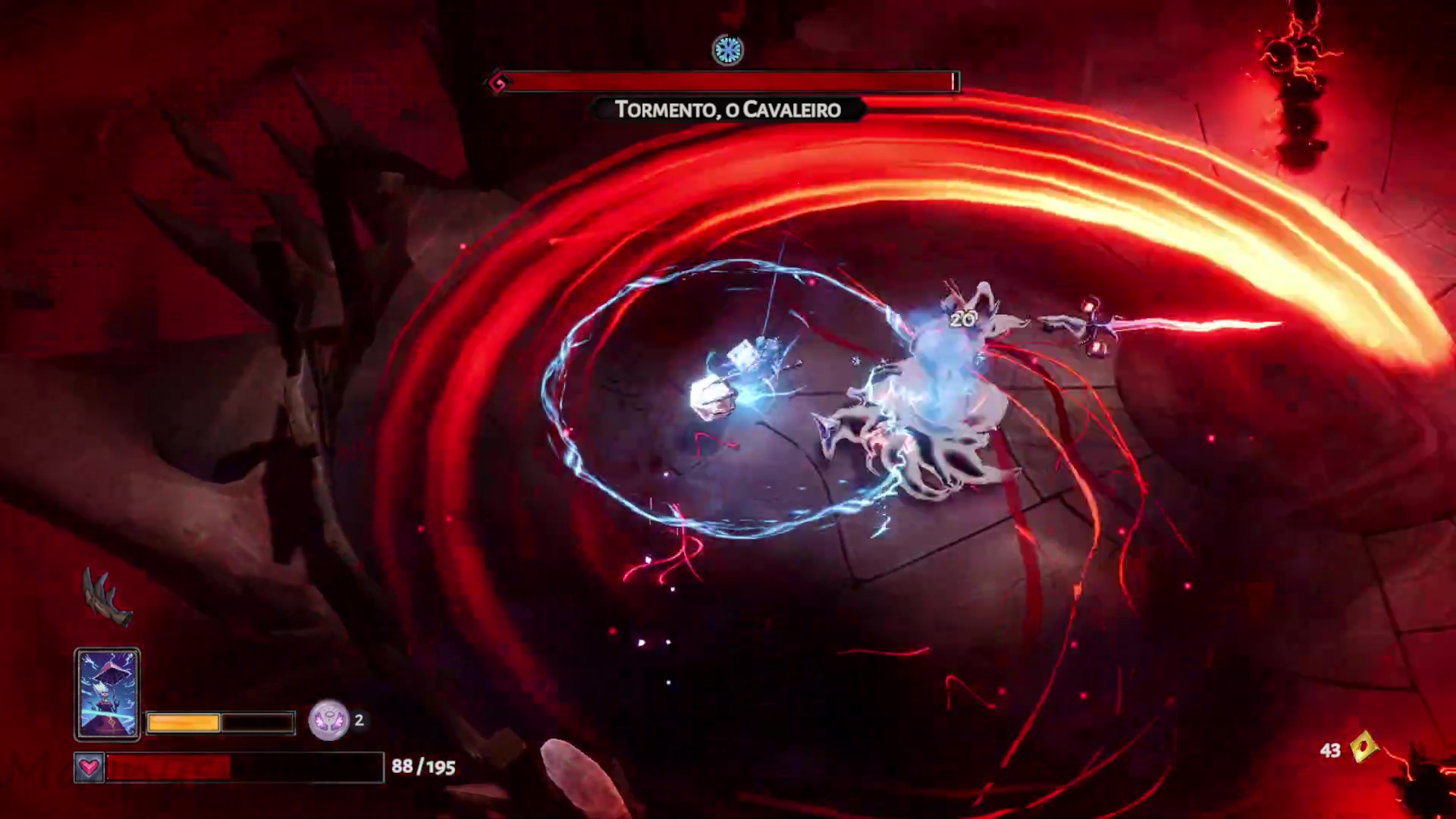Click the snowflake status icon above boss bar

click(728, 51)
